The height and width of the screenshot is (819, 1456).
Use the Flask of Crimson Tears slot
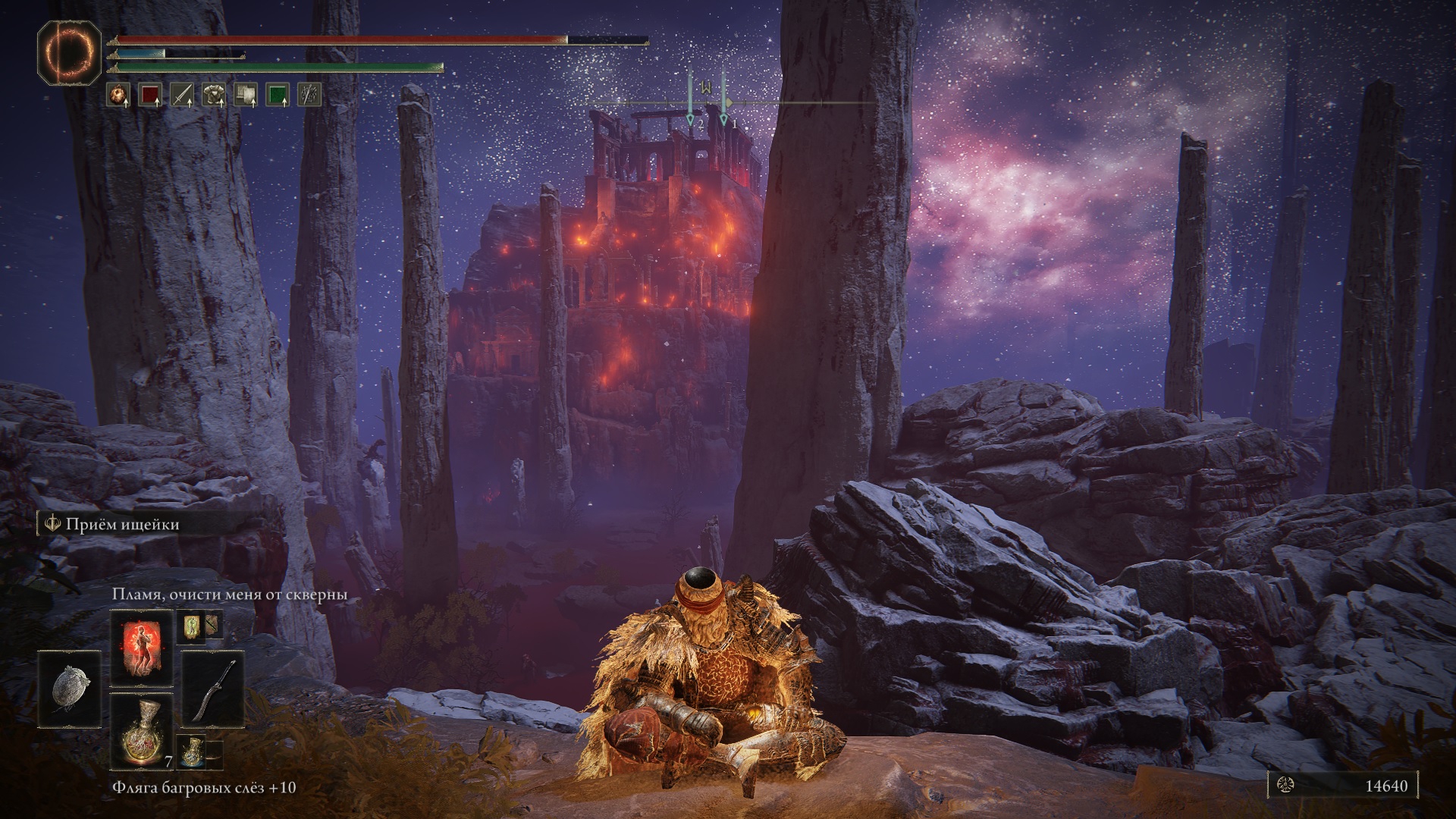142,730
